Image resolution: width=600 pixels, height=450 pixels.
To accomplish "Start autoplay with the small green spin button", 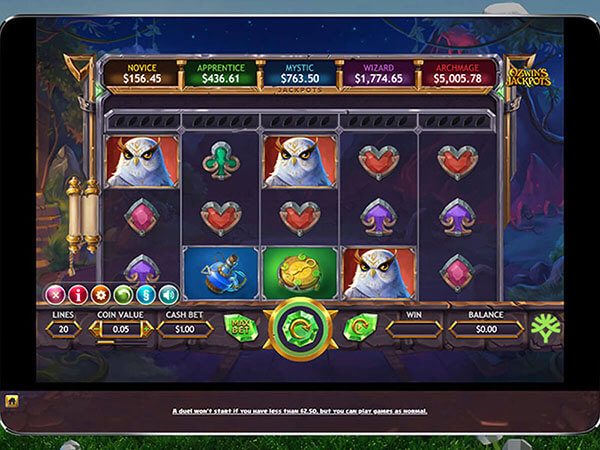I will [x=355, y=328].
